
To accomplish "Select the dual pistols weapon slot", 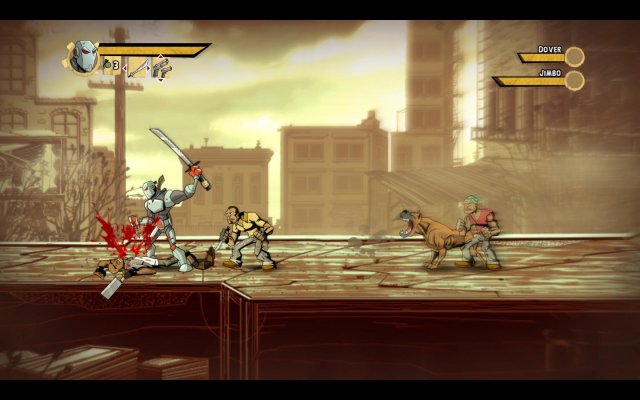I will (161, 67).
